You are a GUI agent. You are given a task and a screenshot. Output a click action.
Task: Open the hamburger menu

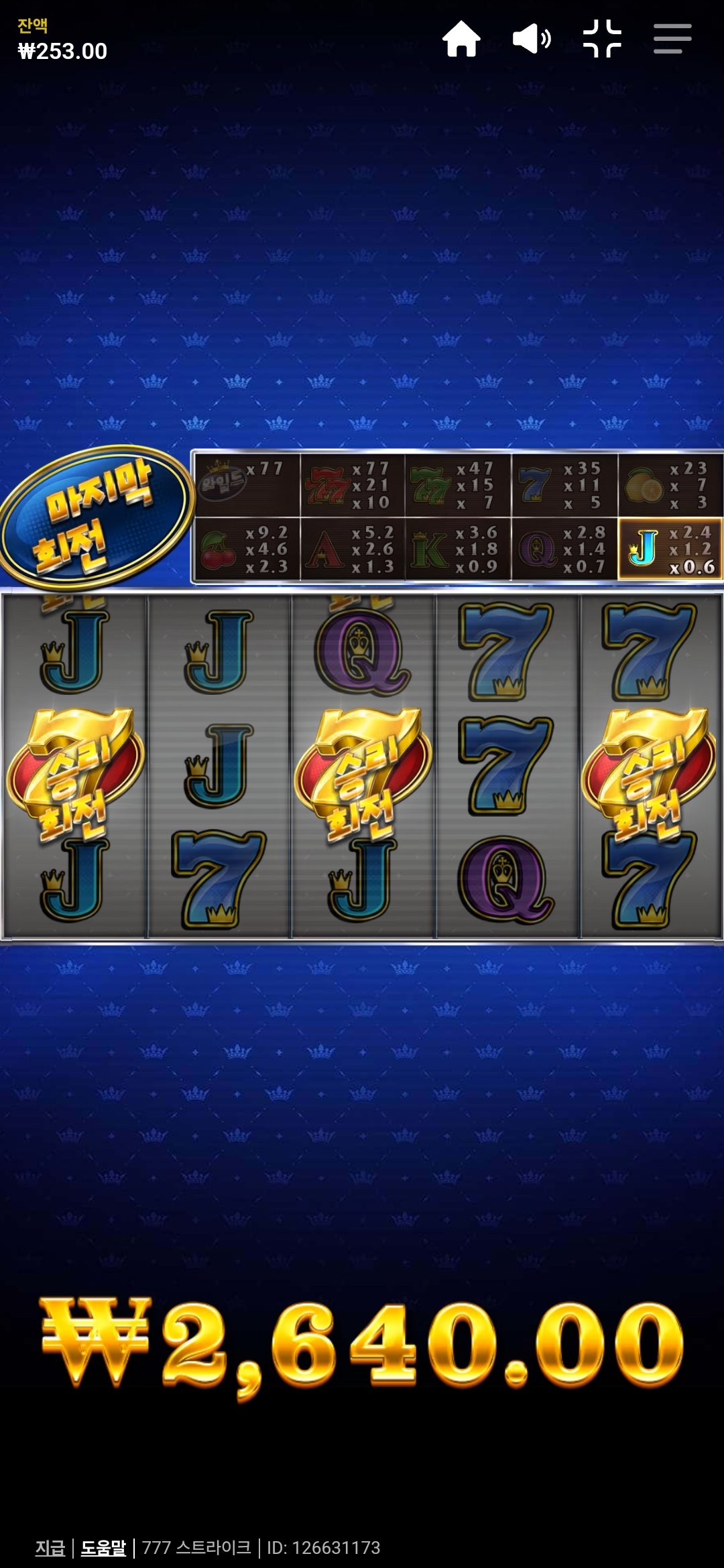coord(672,39)
